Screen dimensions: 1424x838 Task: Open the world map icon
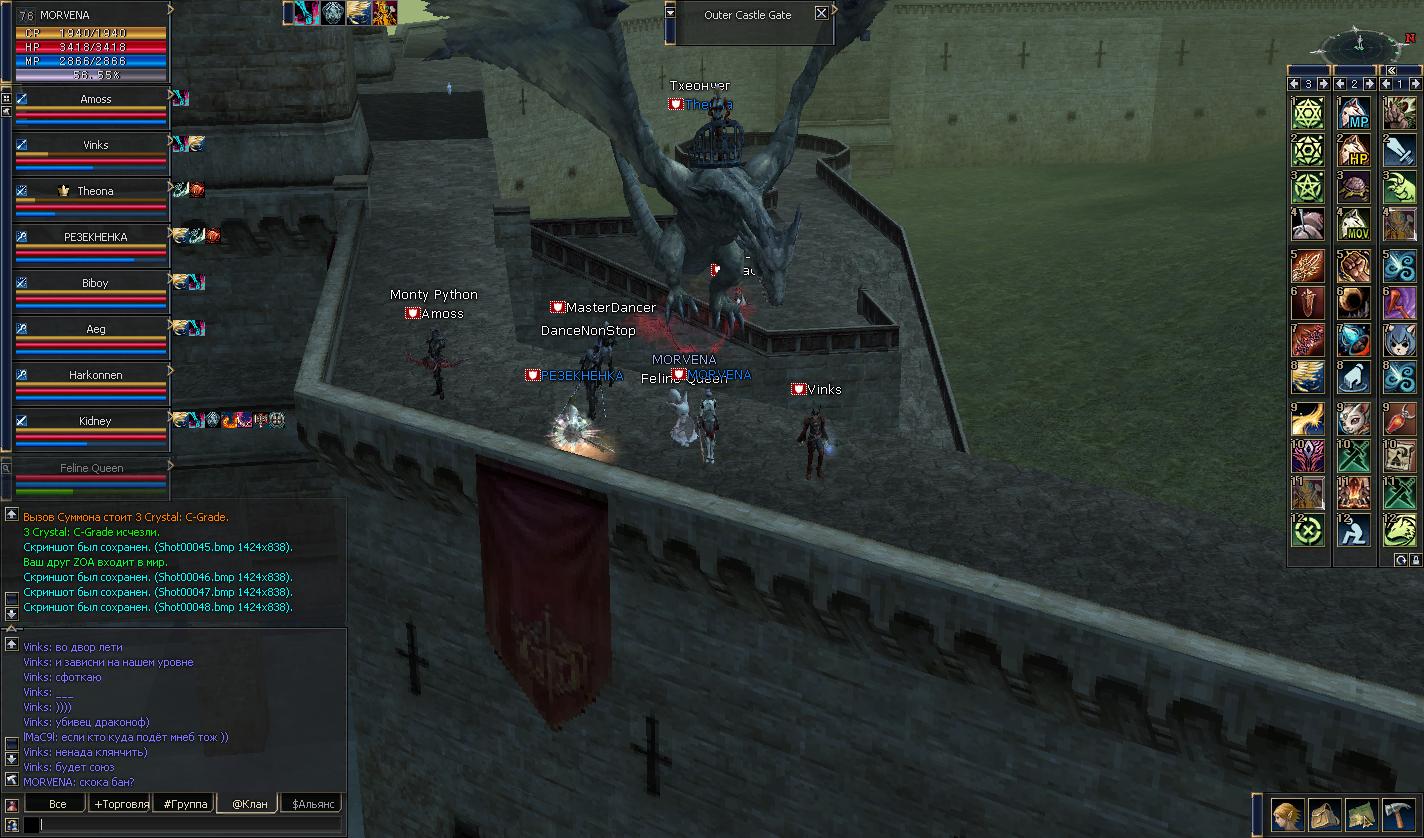pos(1361,815)
